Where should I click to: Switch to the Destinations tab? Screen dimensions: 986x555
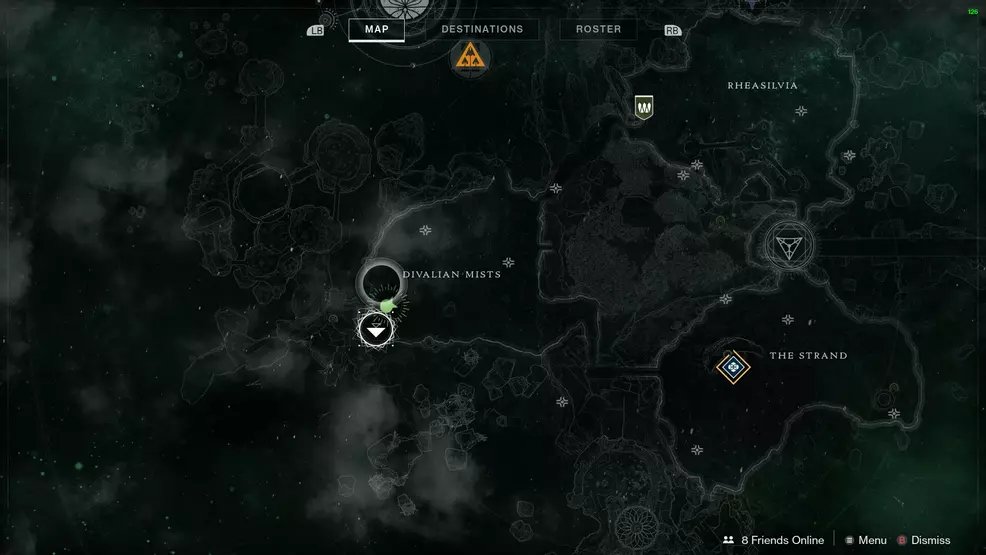pos(482,30)
